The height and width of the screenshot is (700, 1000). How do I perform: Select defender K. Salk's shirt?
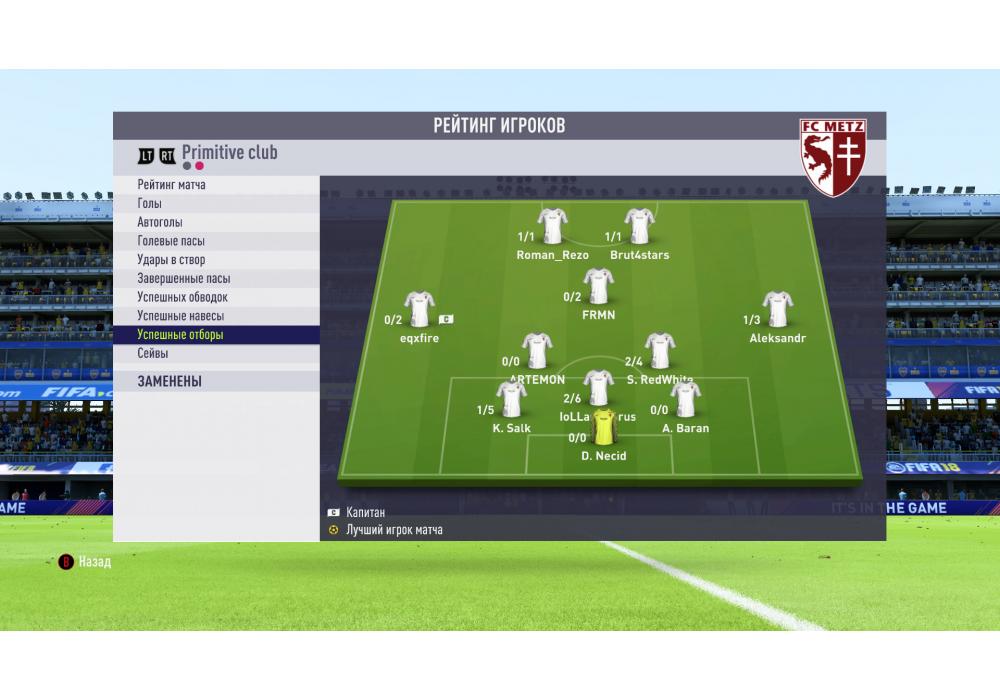click(511, 399)
